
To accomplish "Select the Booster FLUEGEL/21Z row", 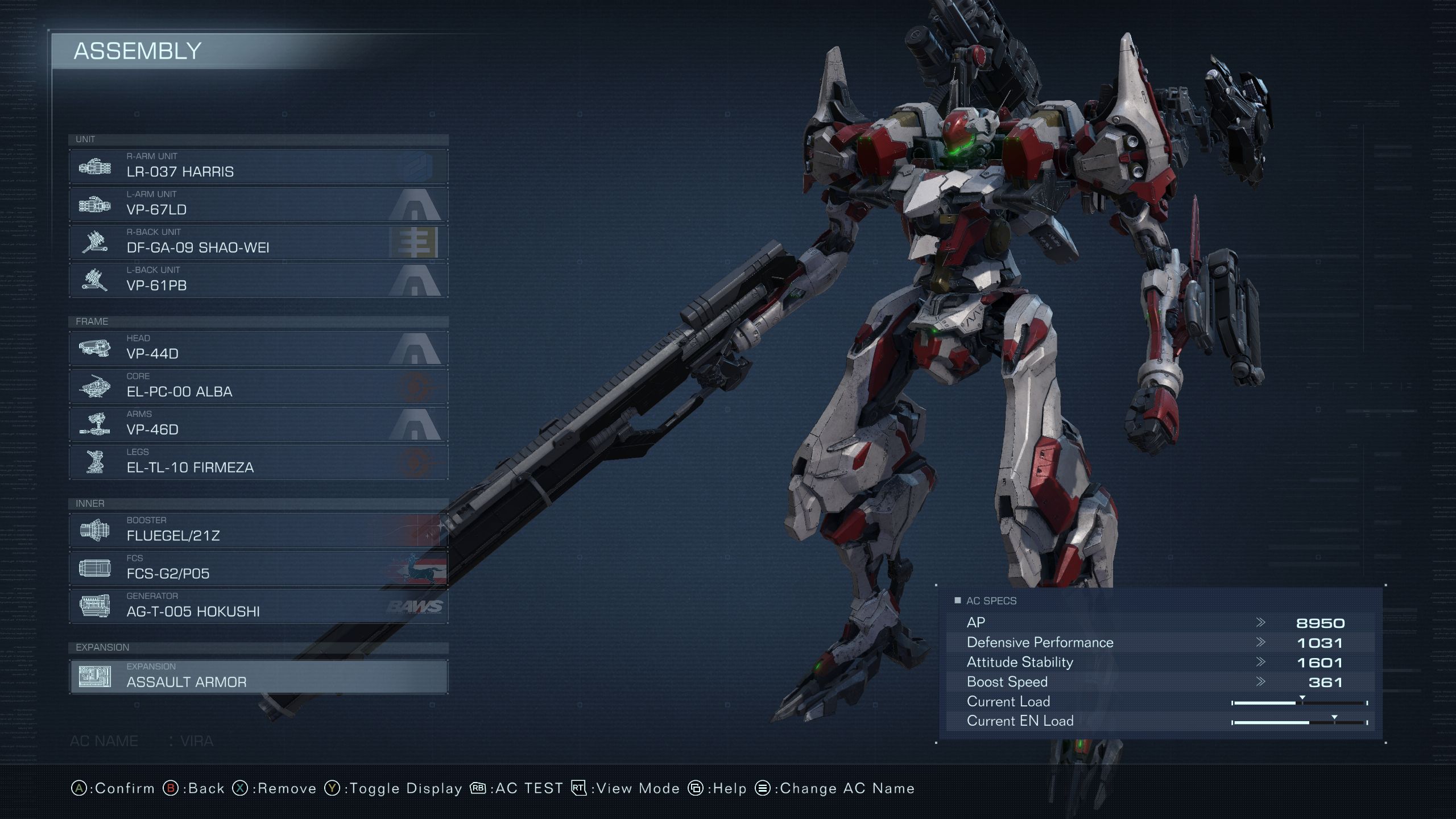I will (258, 530).
